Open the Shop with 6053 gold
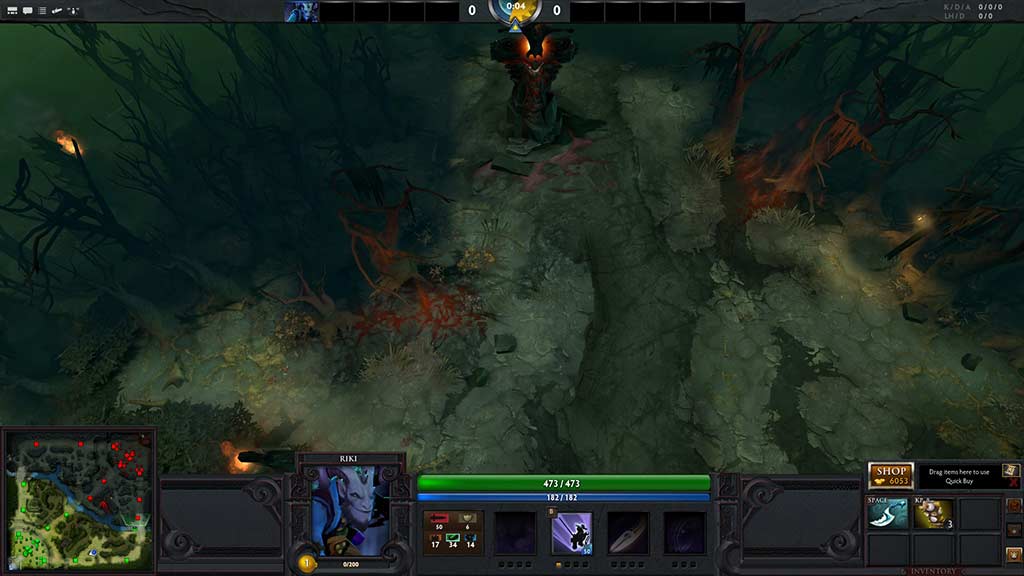 pyautogui.click(x=890, y=476)
